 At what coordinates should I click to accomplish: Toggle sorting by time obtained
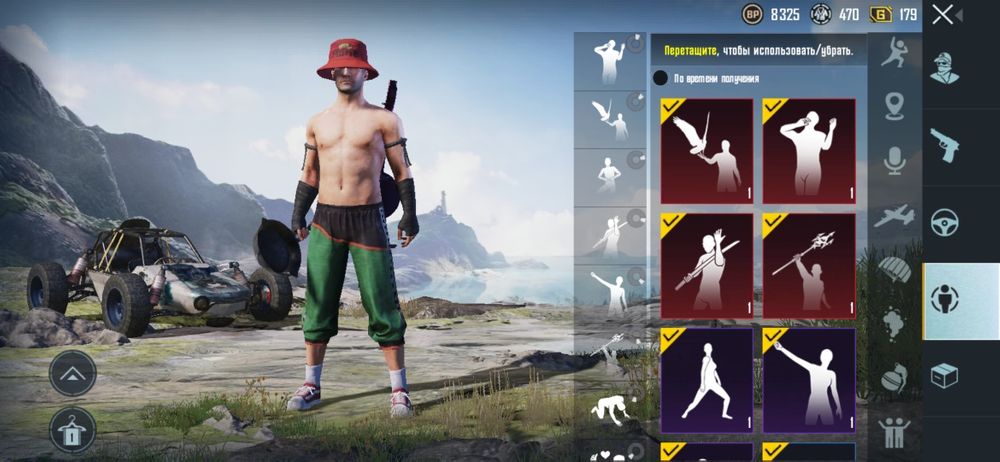[660, 78]
